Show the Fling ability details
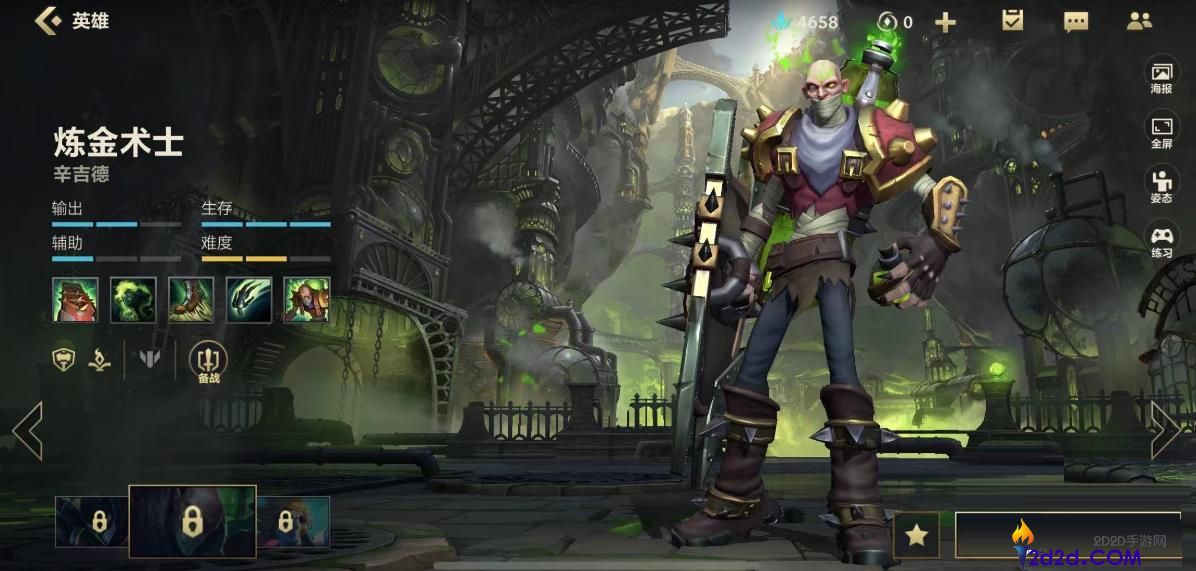 249,300
